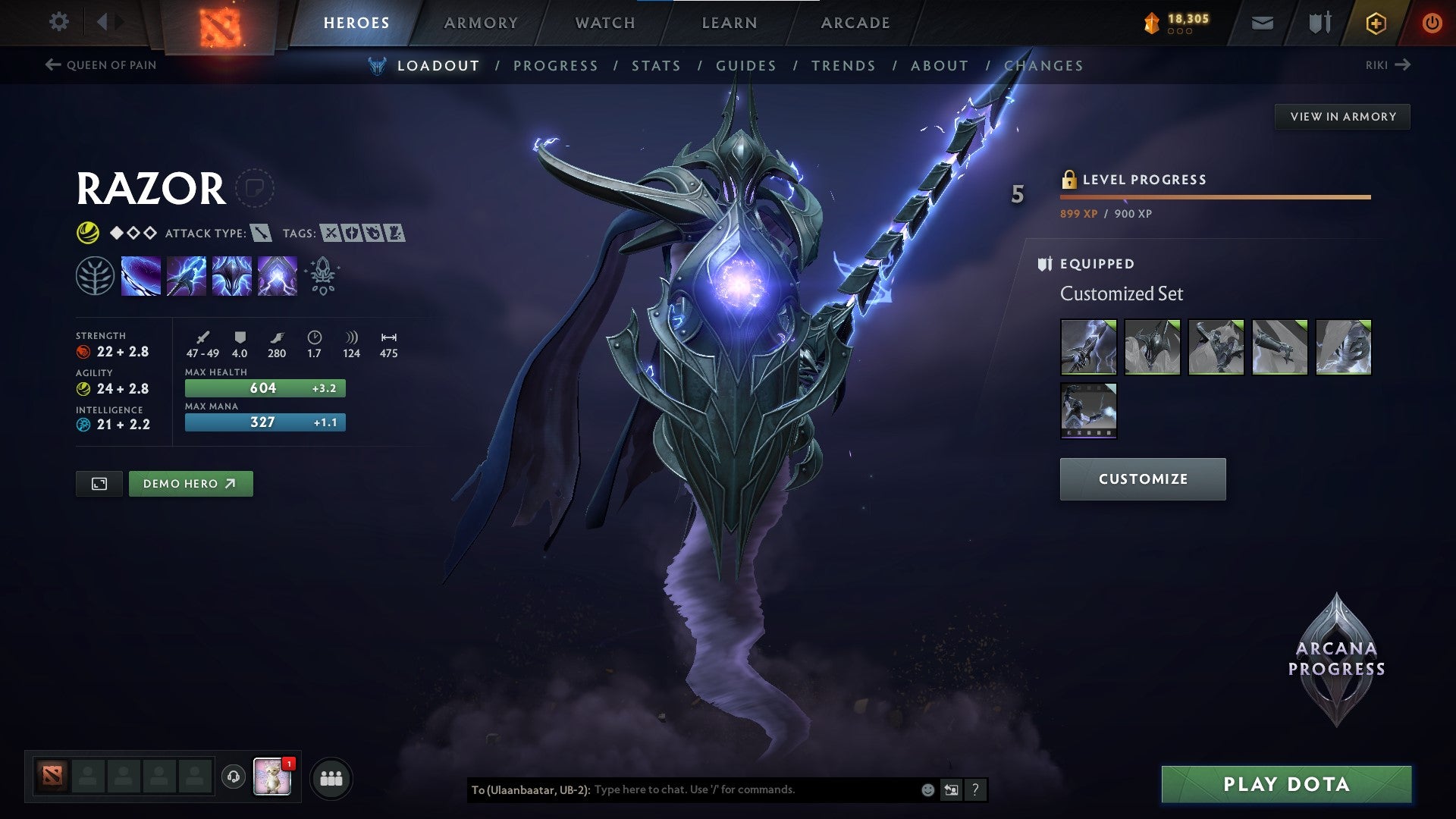Switch to the GUIDES tab
The image size is (1456, 819).
coord(745,65)
